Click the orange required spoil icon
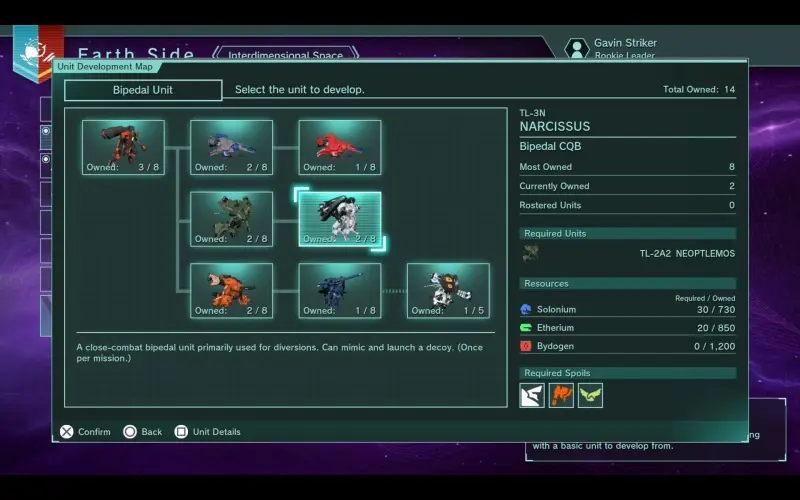Screen dimensions: 800x500 (x=561, y=396)
